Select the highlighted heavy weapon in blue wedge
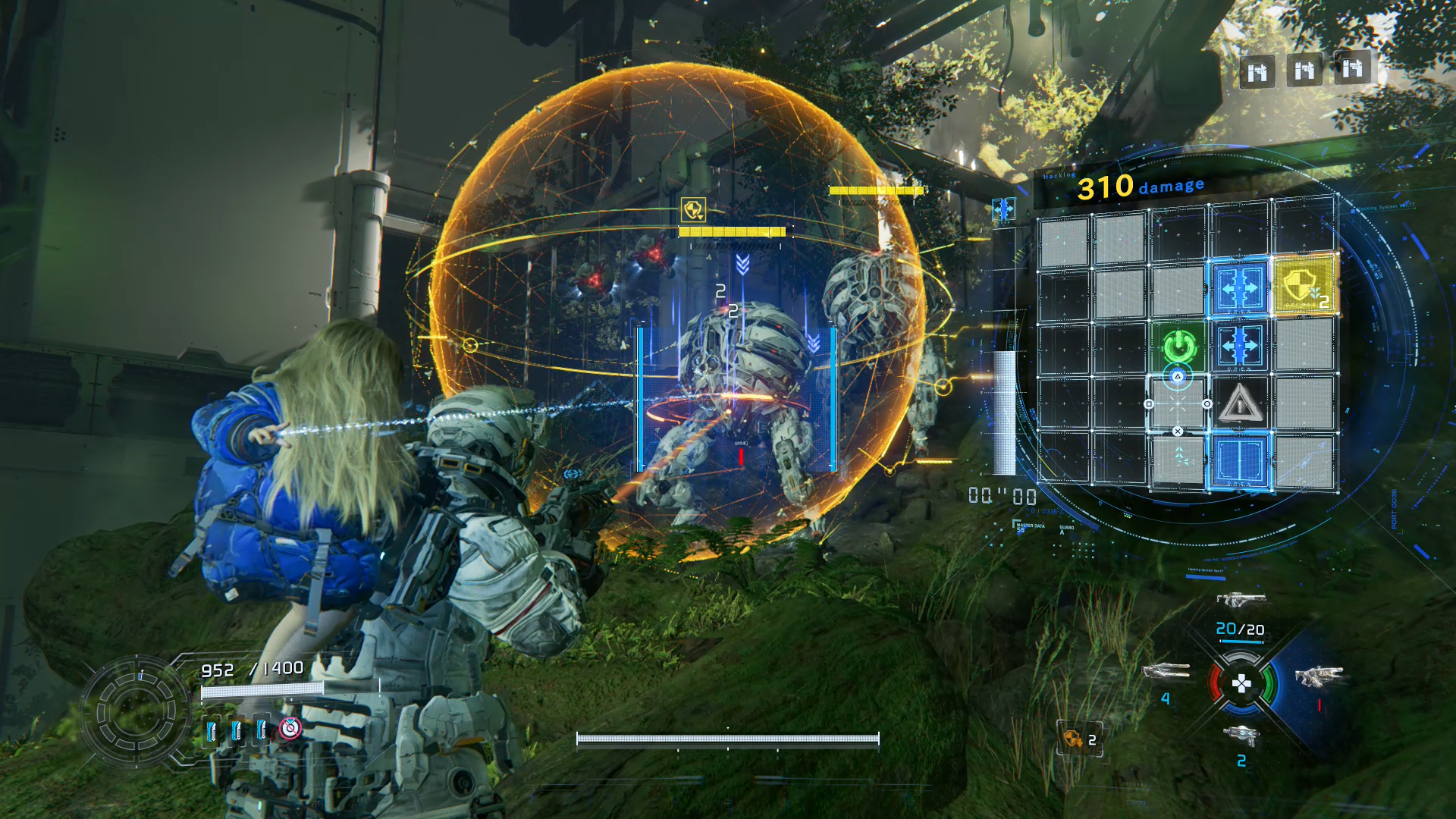 [x=1318, y=676]
